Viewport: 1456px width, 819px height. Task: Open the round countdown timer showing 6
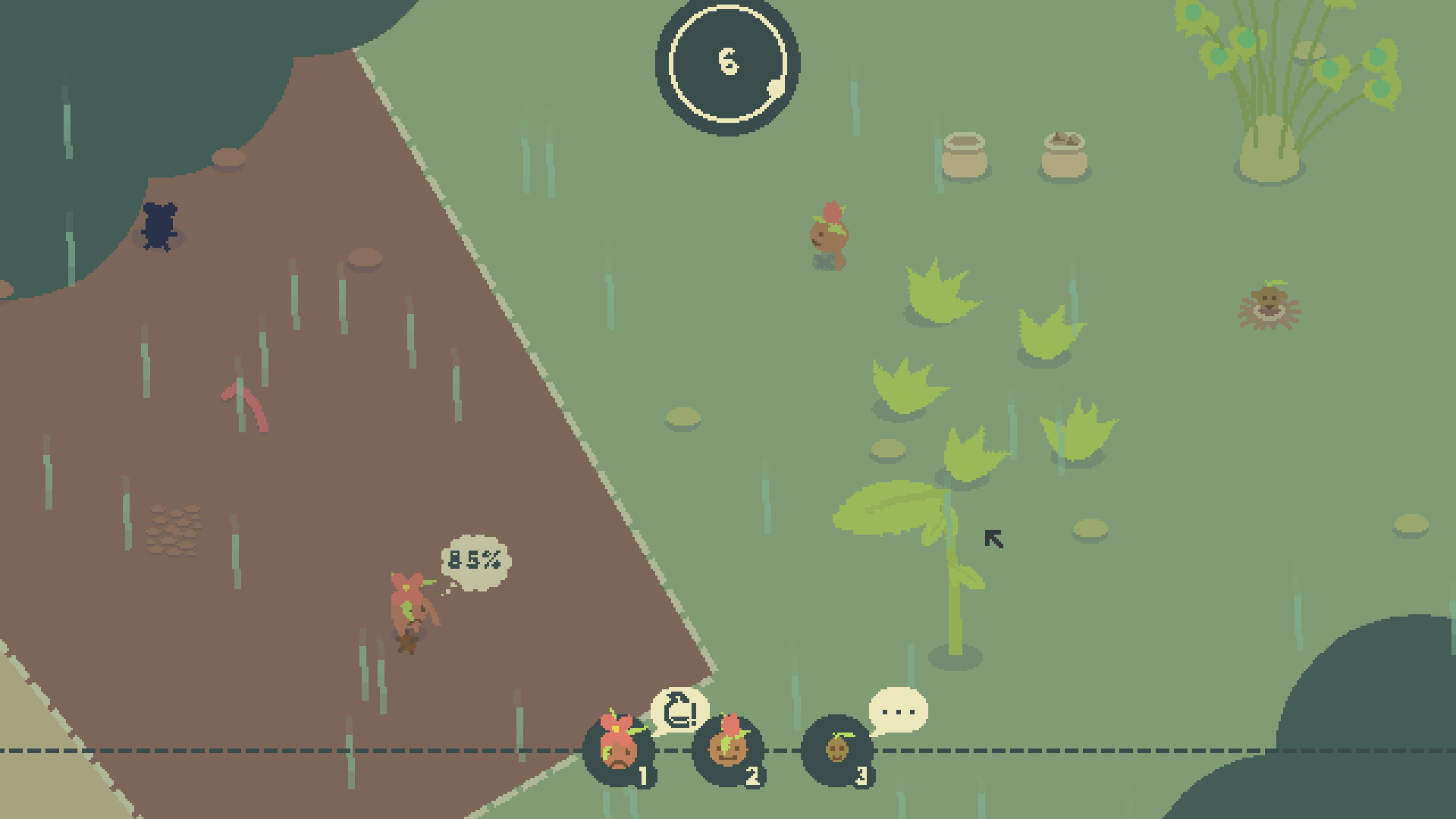pos(728,64)
